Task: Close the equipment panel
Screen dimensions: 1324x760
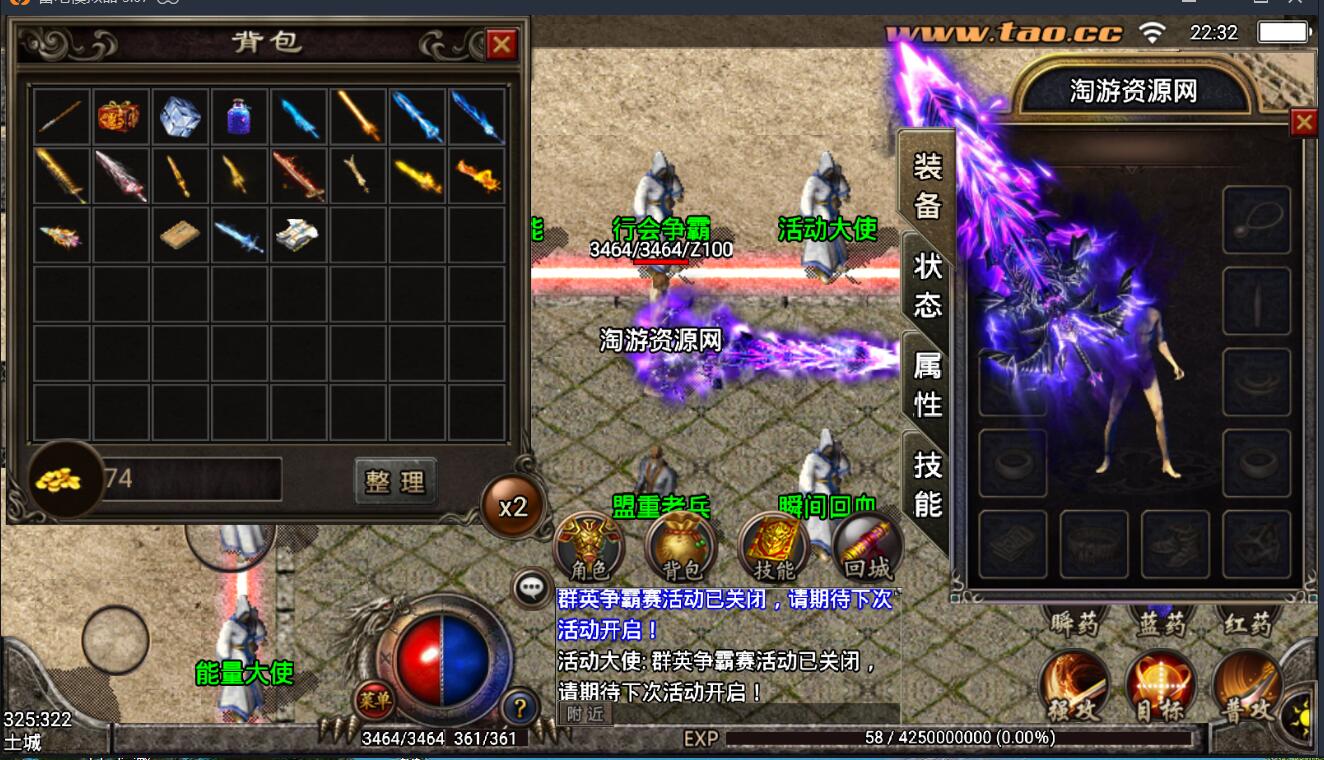Action: [x=1303, y=122]
